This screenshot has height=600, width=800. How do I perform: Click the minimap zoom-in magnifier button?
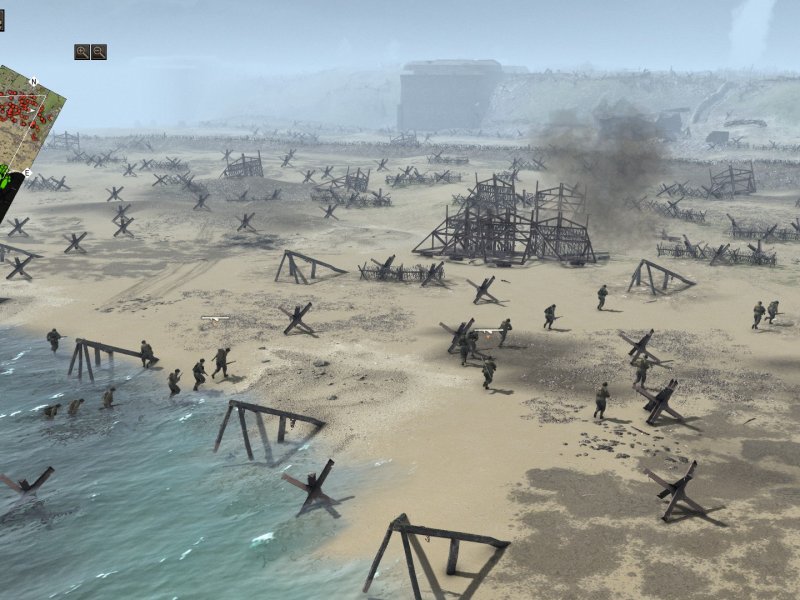pos(82,52)
